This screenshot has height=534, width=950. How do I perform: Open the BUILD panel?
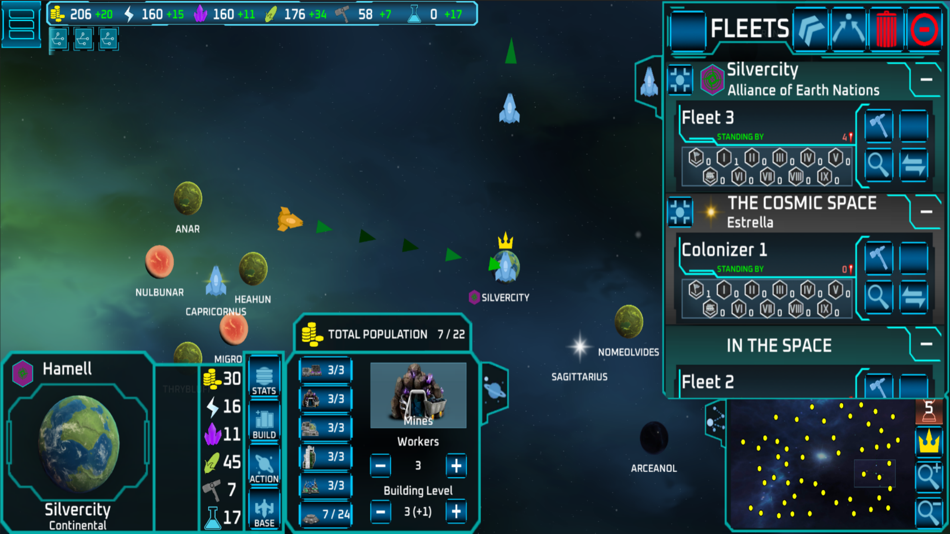tap(264, 421)
